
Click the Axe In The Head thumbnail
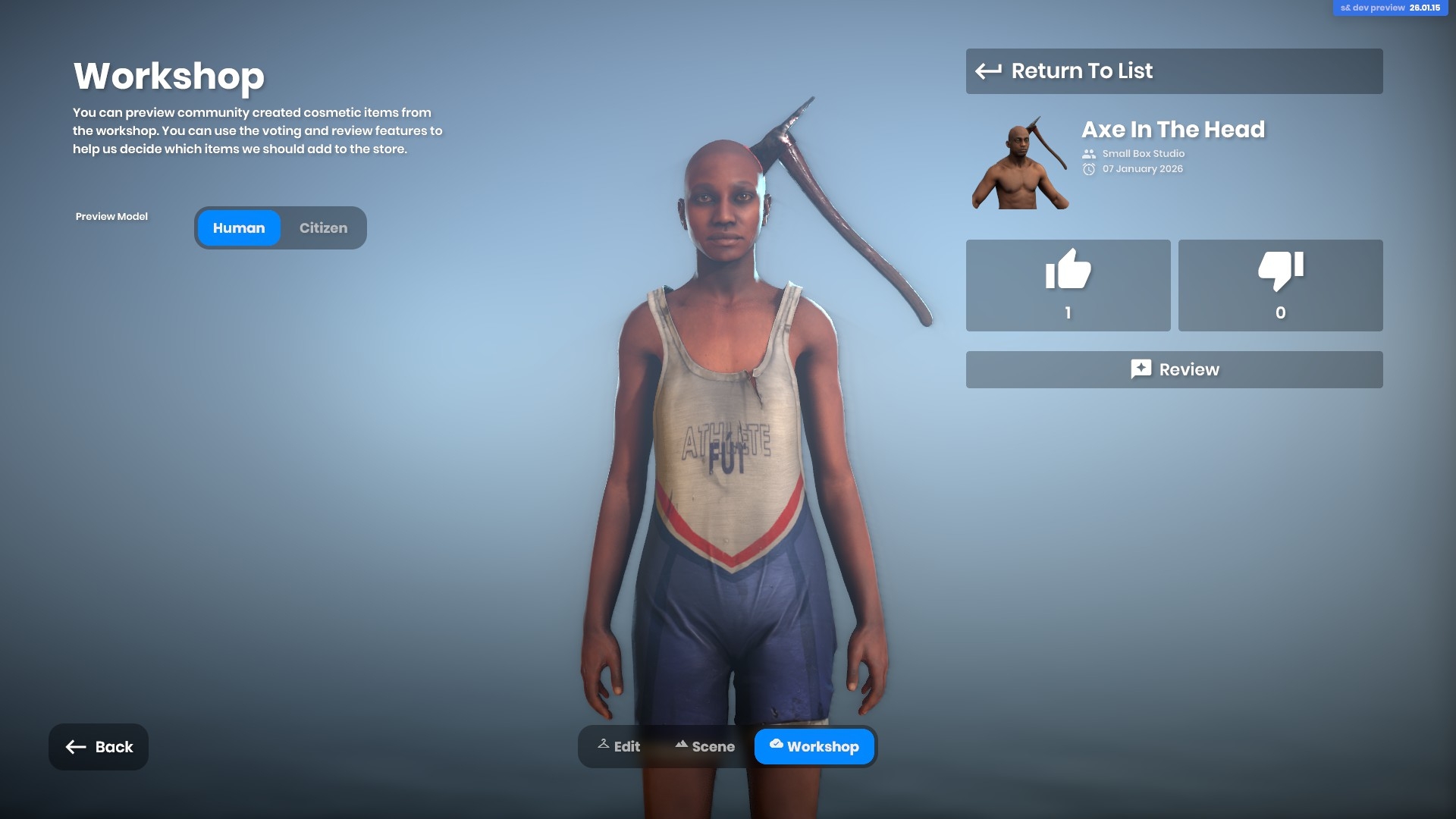[x=1020, y=163]
